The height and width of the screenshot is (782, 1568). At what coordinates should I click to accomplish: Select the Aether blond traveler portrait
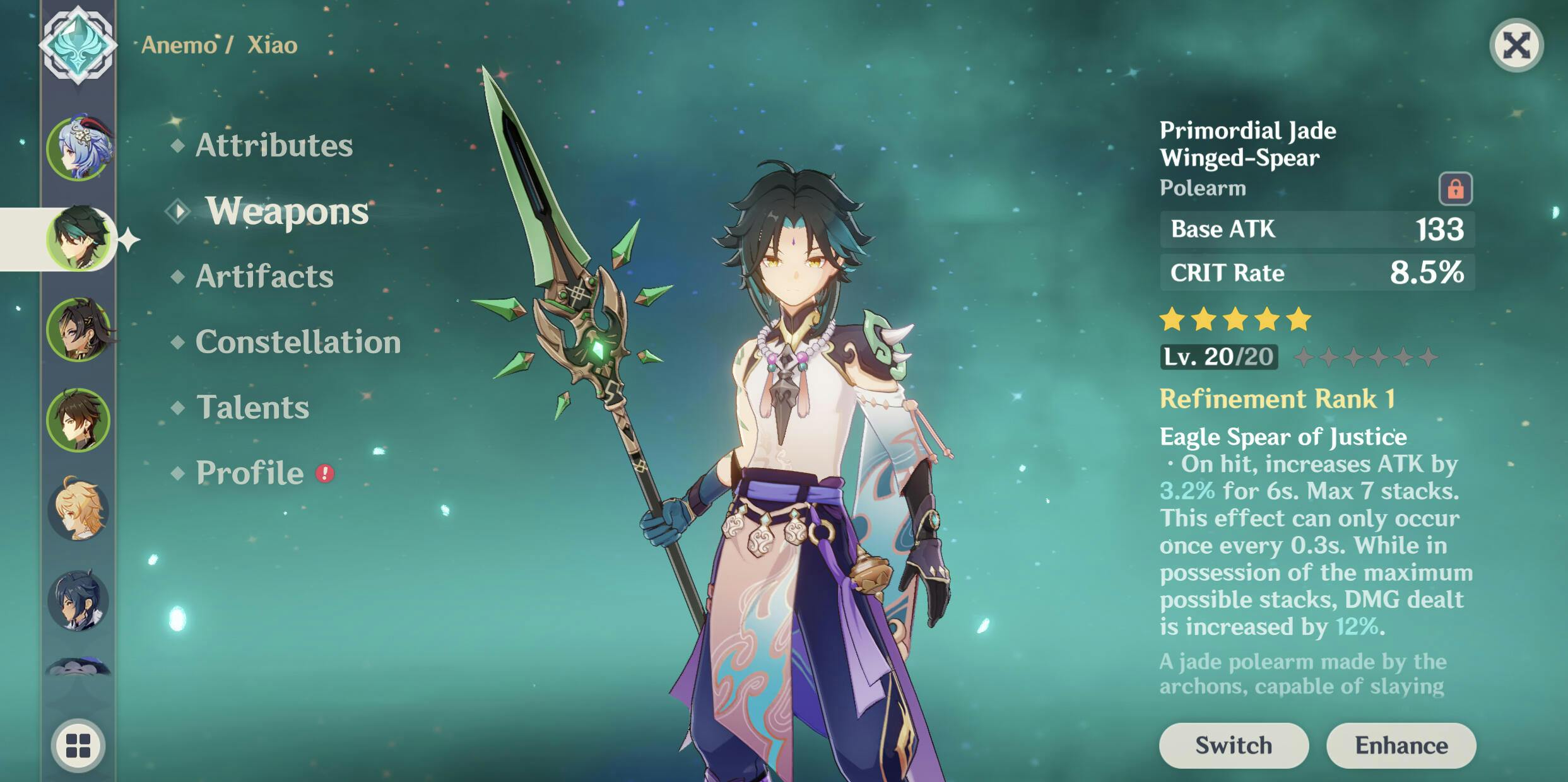click(79, 510)
